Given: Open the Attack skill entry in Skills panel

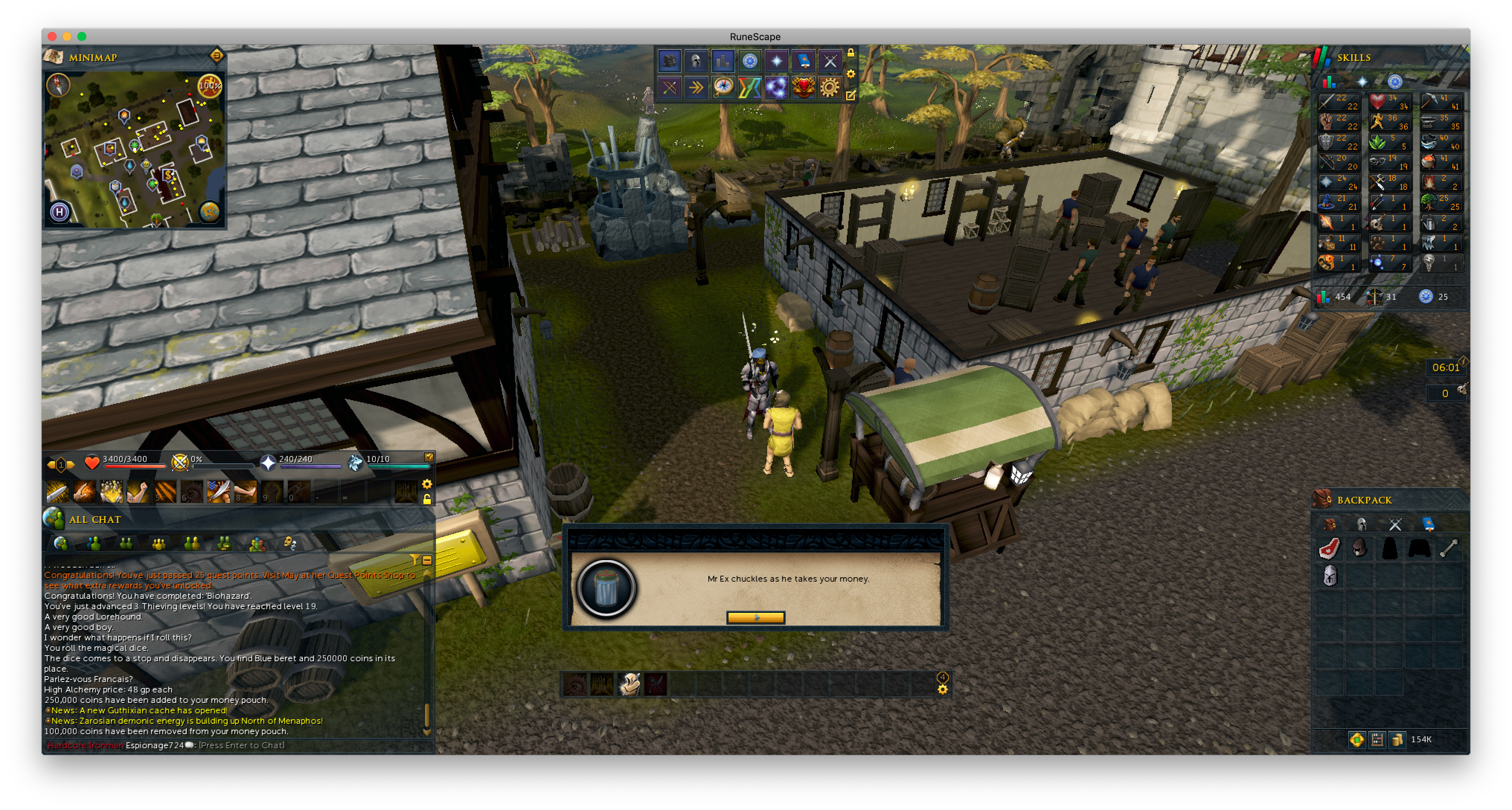Looking at the screenshot, I should pos(1338,103).
